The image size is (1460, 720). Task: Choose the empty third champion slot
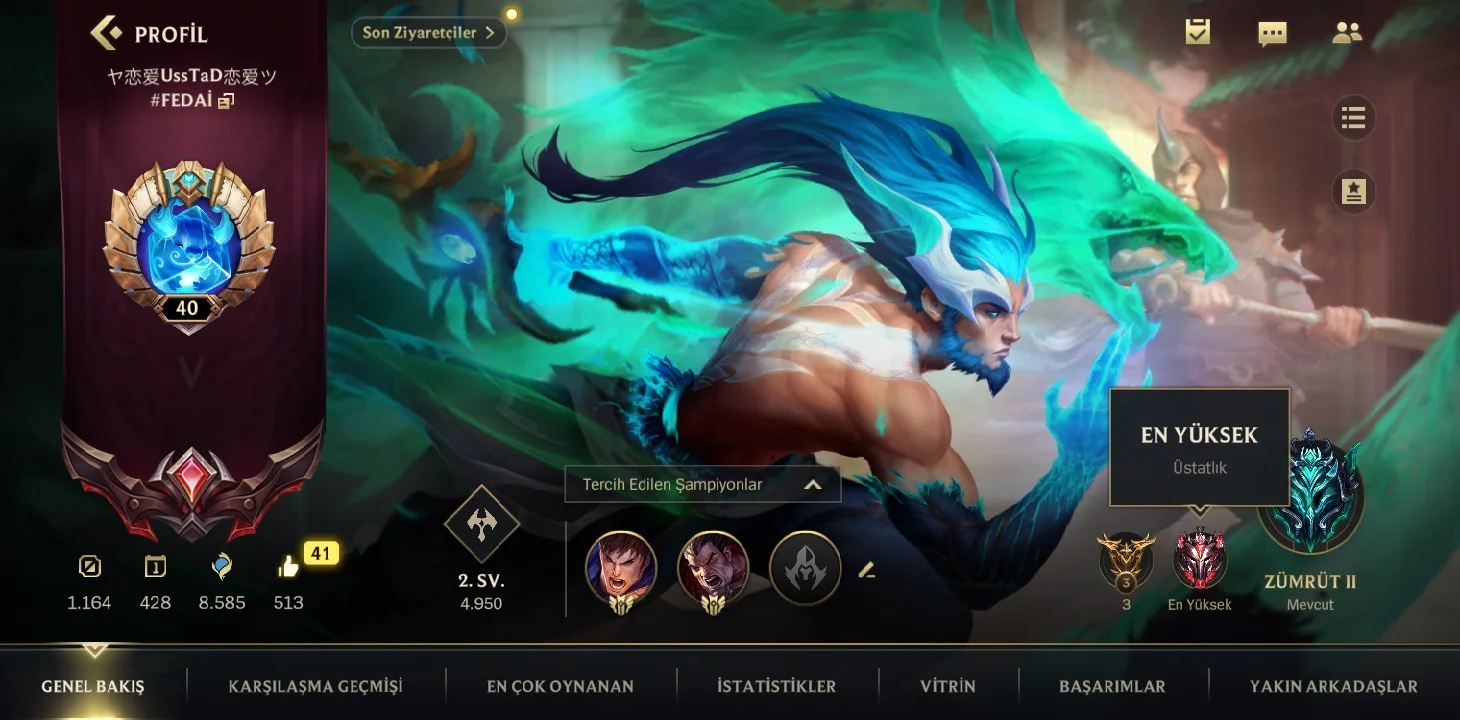click(x=805, y=568)
